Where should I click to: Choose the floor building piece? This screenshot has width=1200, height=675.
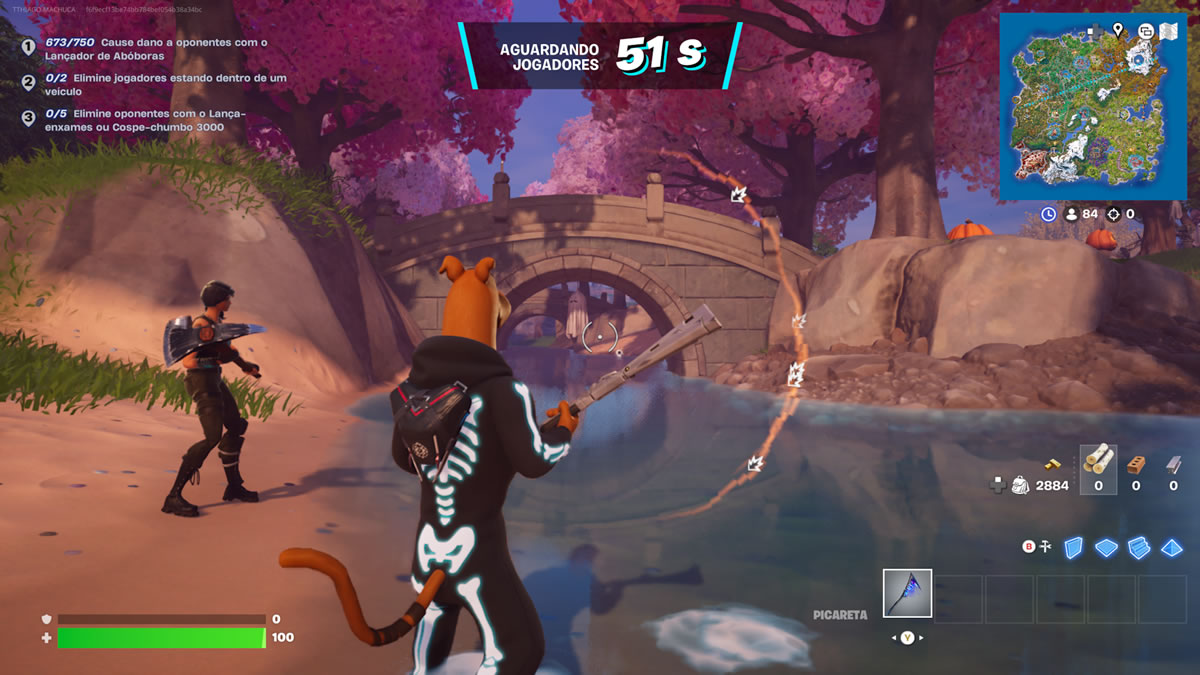pyautogui.click(x=1106, y=547)
